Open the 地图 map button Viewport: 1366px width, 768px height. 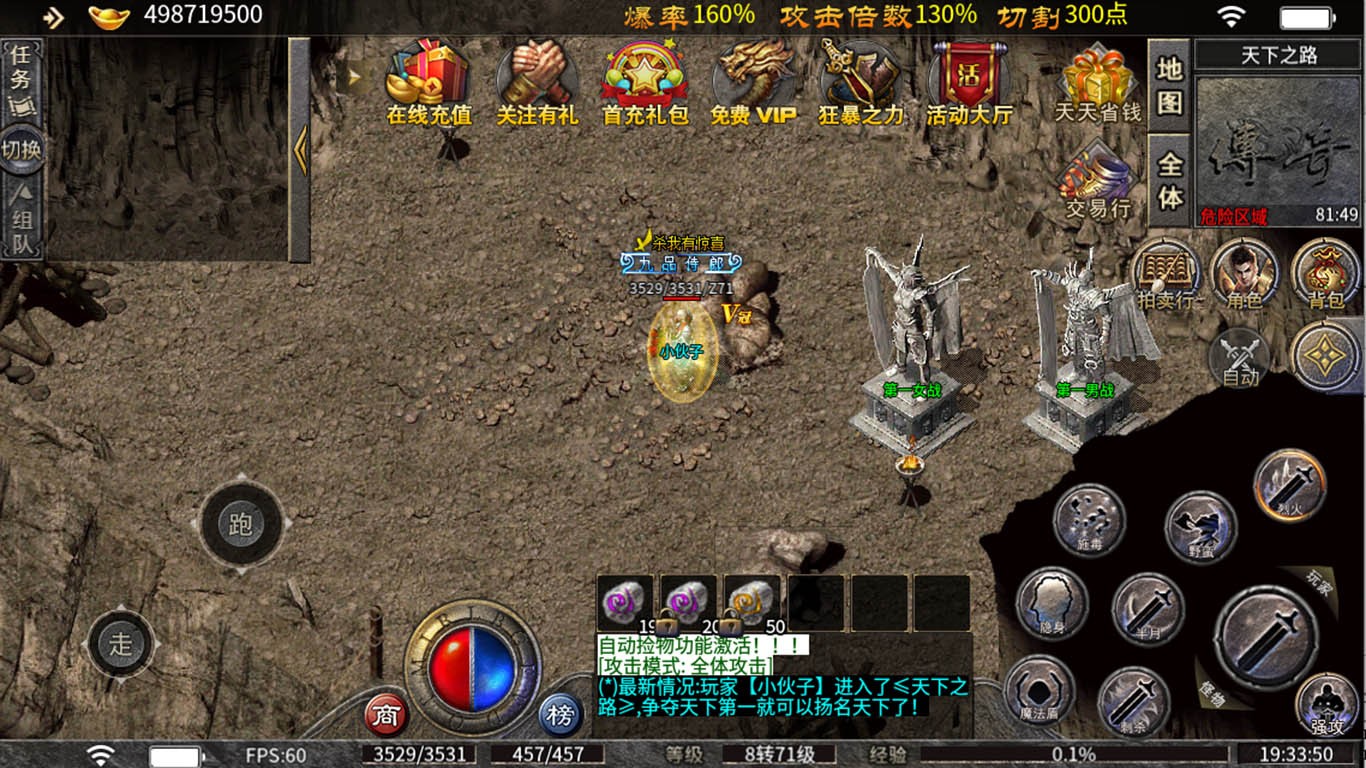[1169, 86]
